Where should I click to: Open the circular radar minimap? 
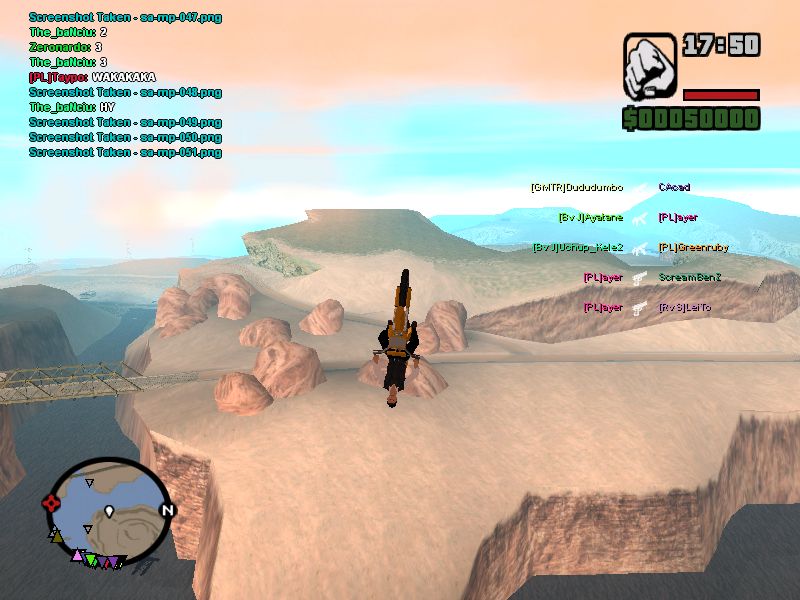click(x=109, y=511)
